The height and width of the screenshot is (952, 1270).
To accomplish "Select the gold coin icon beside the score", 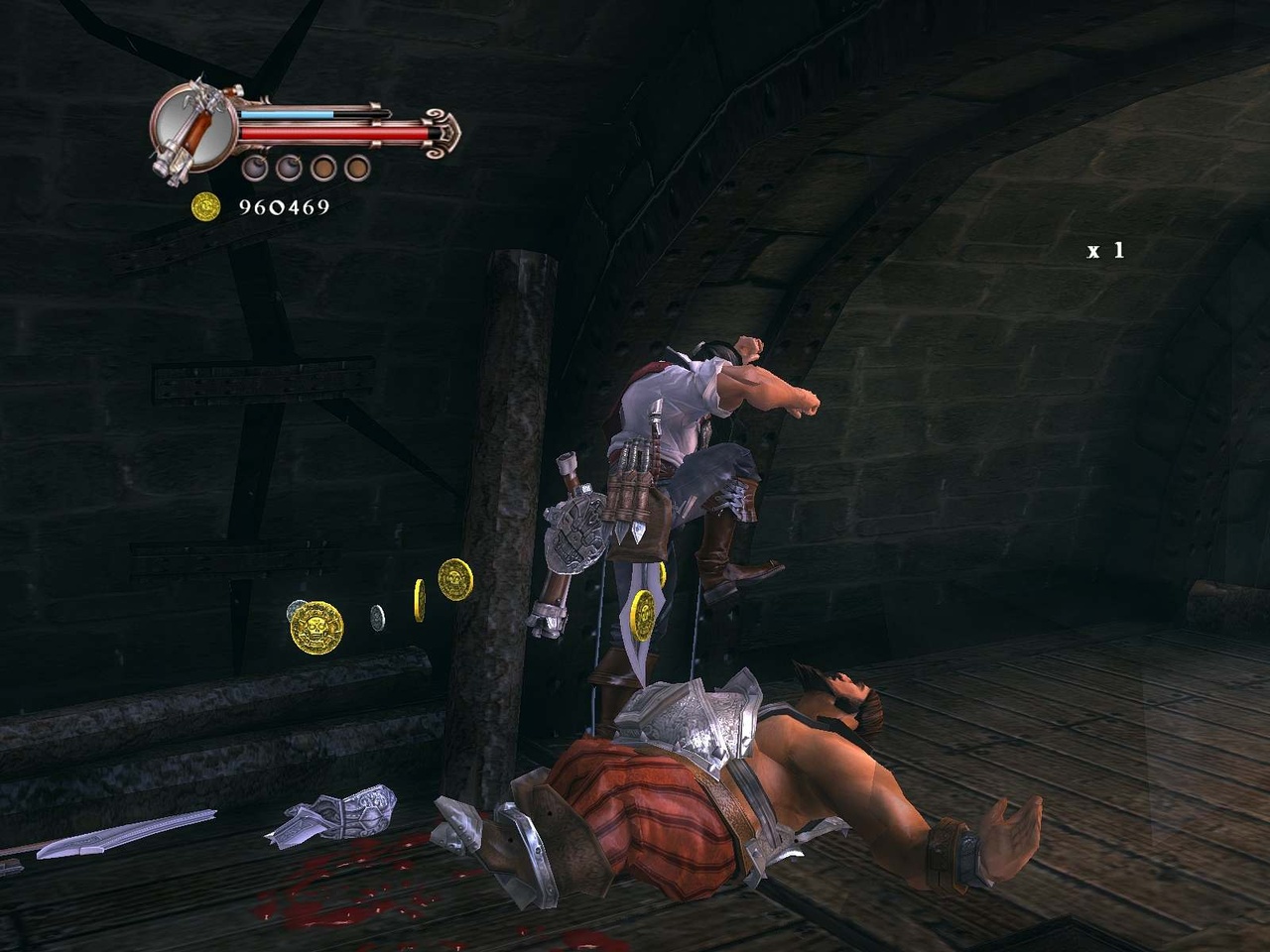I will tap(207, 206).
